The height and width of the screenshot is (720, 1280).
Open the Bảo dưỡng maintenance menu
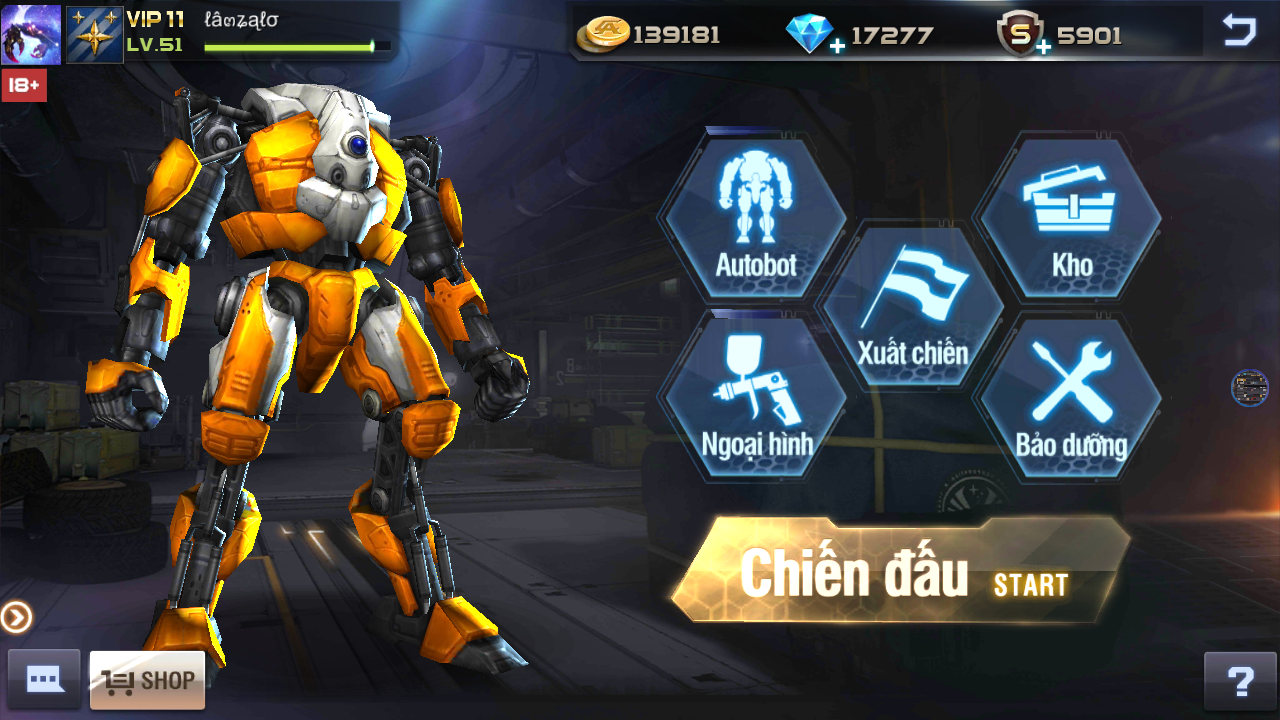coord(1071,393)
